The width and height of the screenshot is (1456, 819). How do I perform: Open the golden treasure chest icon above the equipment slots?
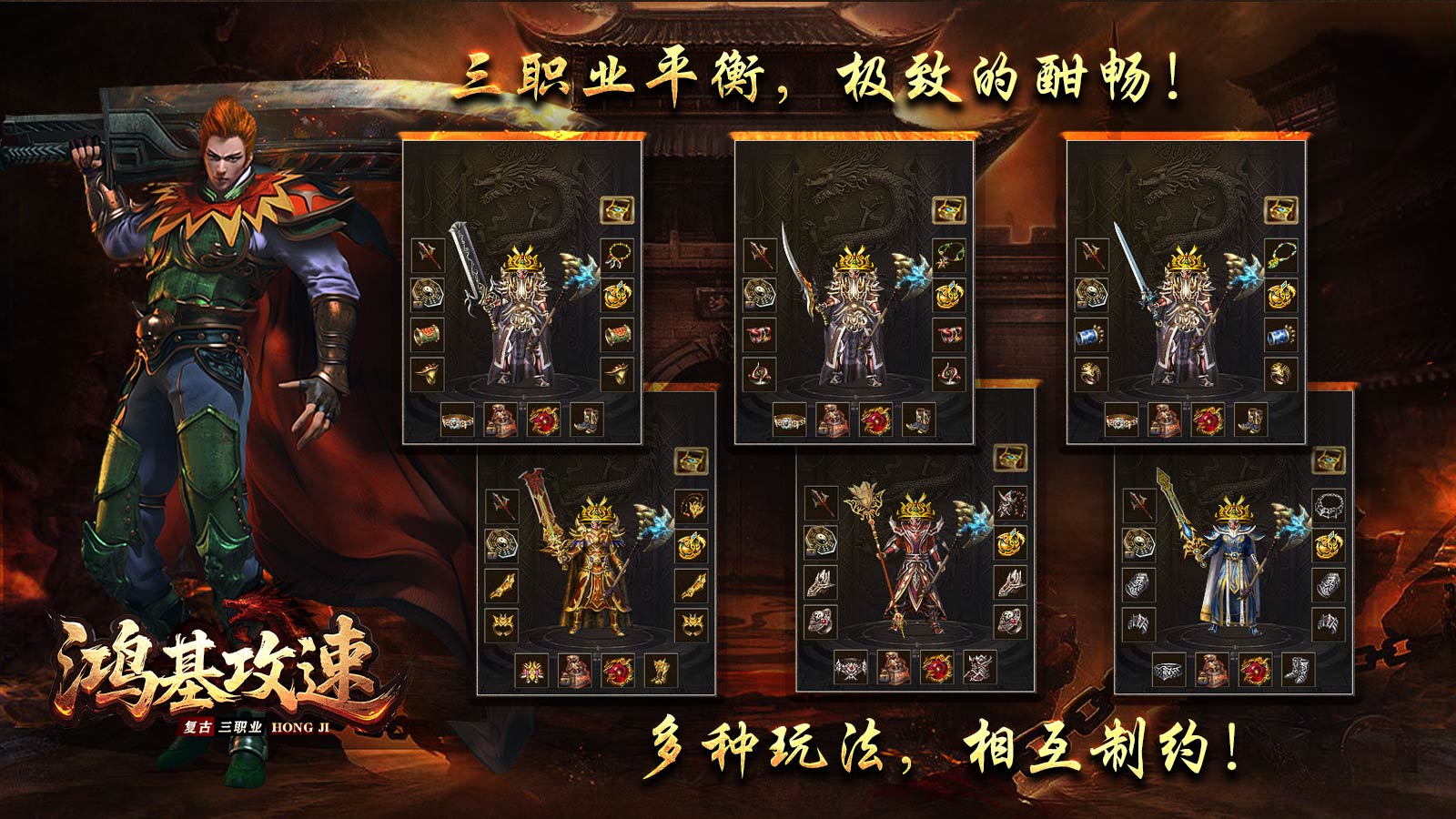coord(617,208)
